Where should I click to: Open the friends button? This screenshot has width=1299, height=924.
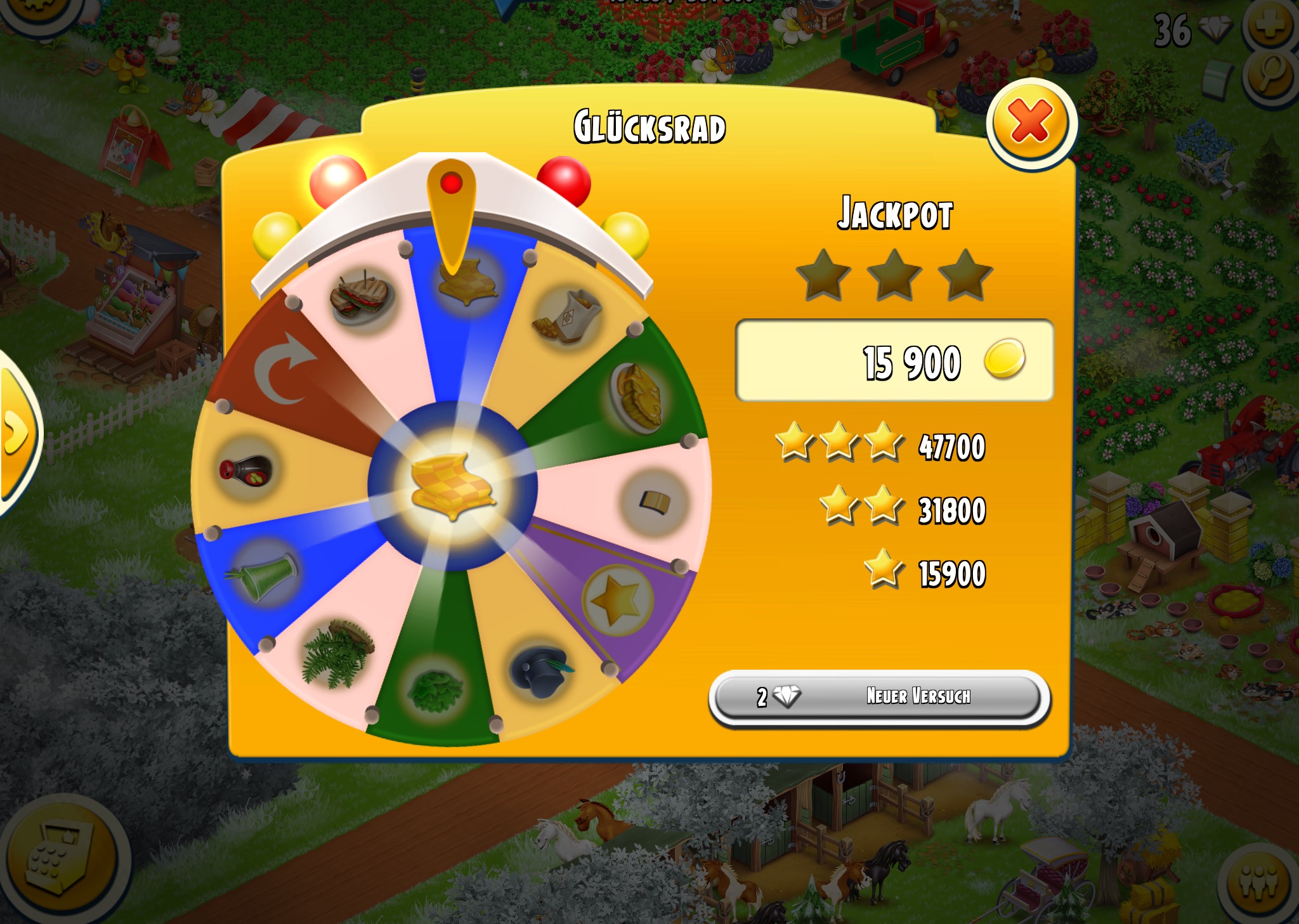[x=1260, y=882]
